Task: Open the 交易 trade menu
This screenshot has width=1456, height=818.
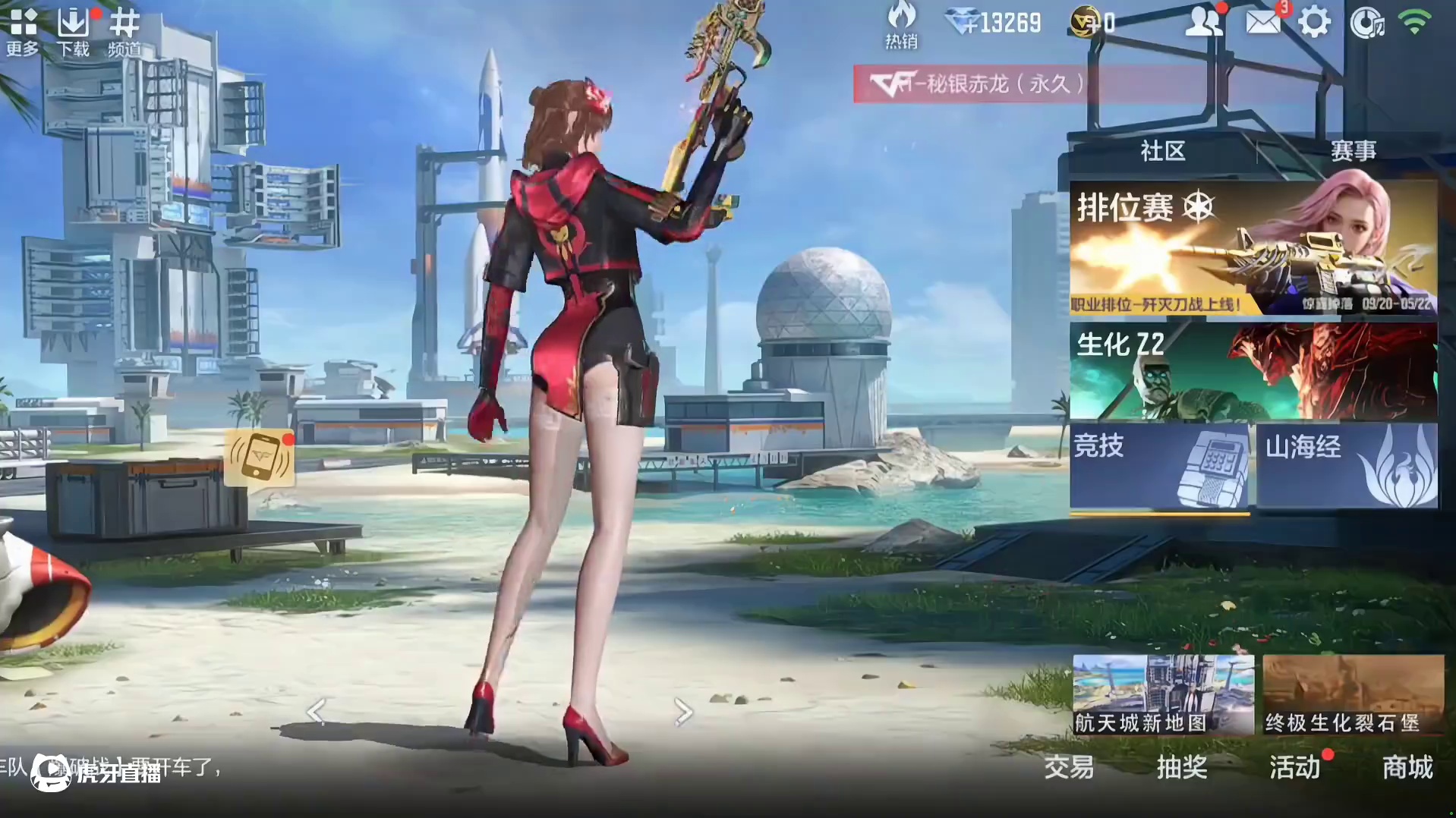Action: (x=1069, y=767)
